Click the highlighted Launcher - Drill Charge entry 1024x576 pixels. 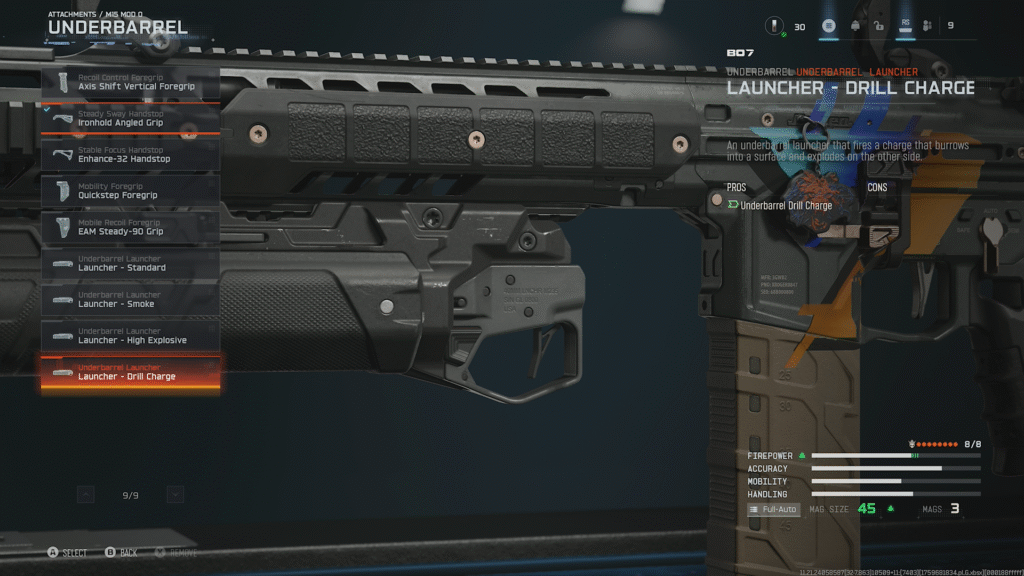tap(130, 373)
